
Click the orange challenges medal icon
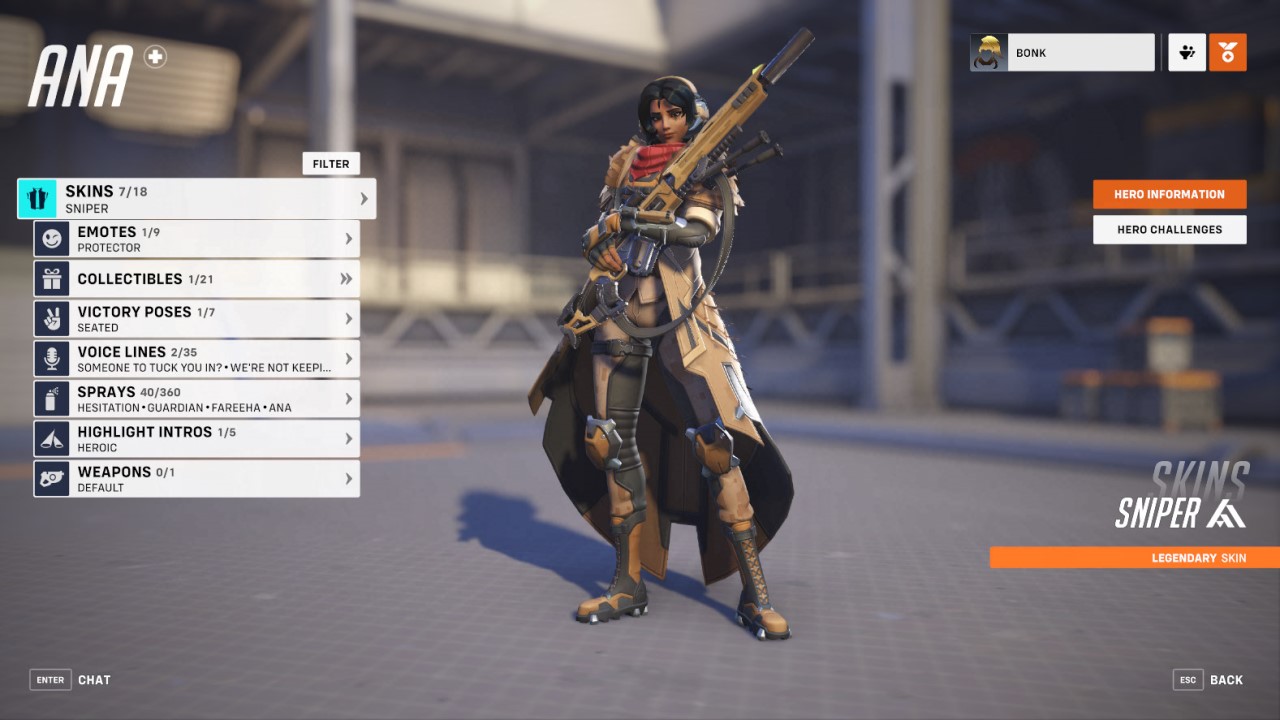pos(1228,52)
